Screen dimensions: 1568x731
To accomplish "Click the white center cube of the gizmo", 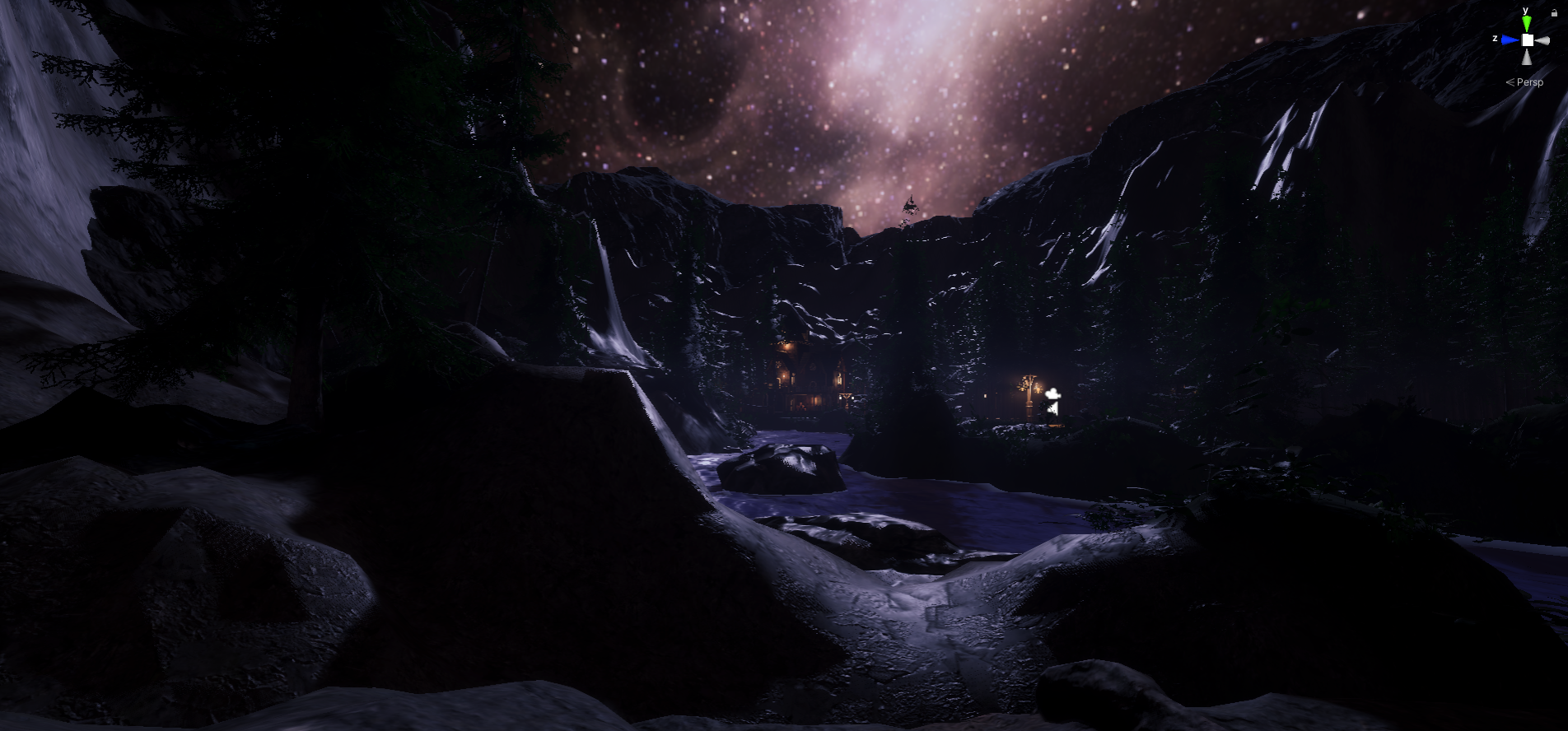I will [x=1527, y=40].
